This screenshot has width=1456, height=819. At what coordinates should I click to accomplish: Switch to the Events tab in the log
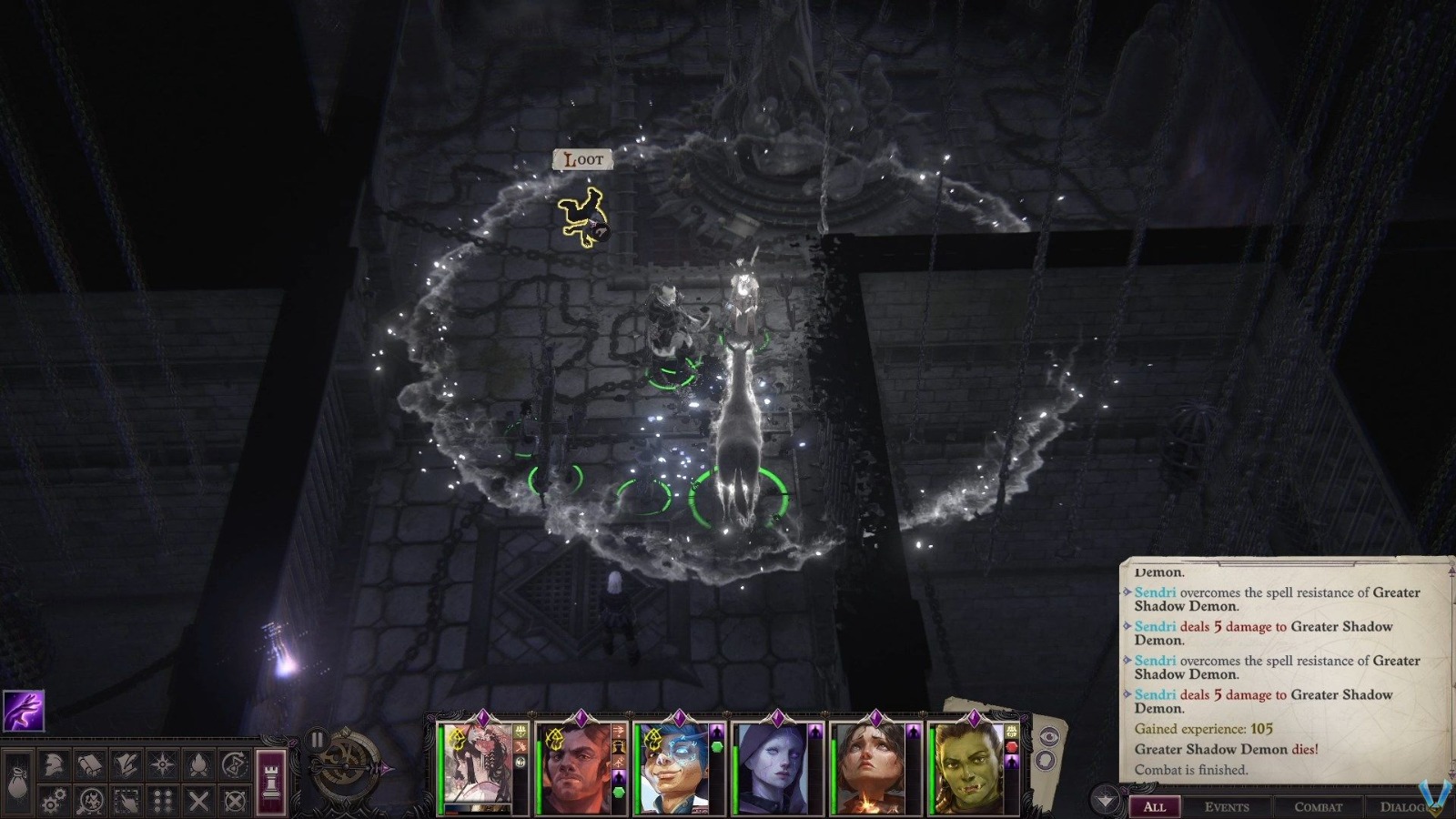pos(1228,807)
